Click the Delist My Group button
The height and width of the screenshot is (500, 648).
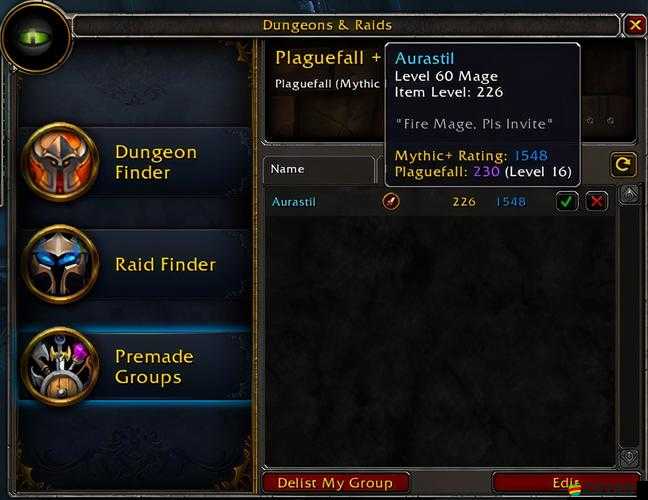coord(335,483)
